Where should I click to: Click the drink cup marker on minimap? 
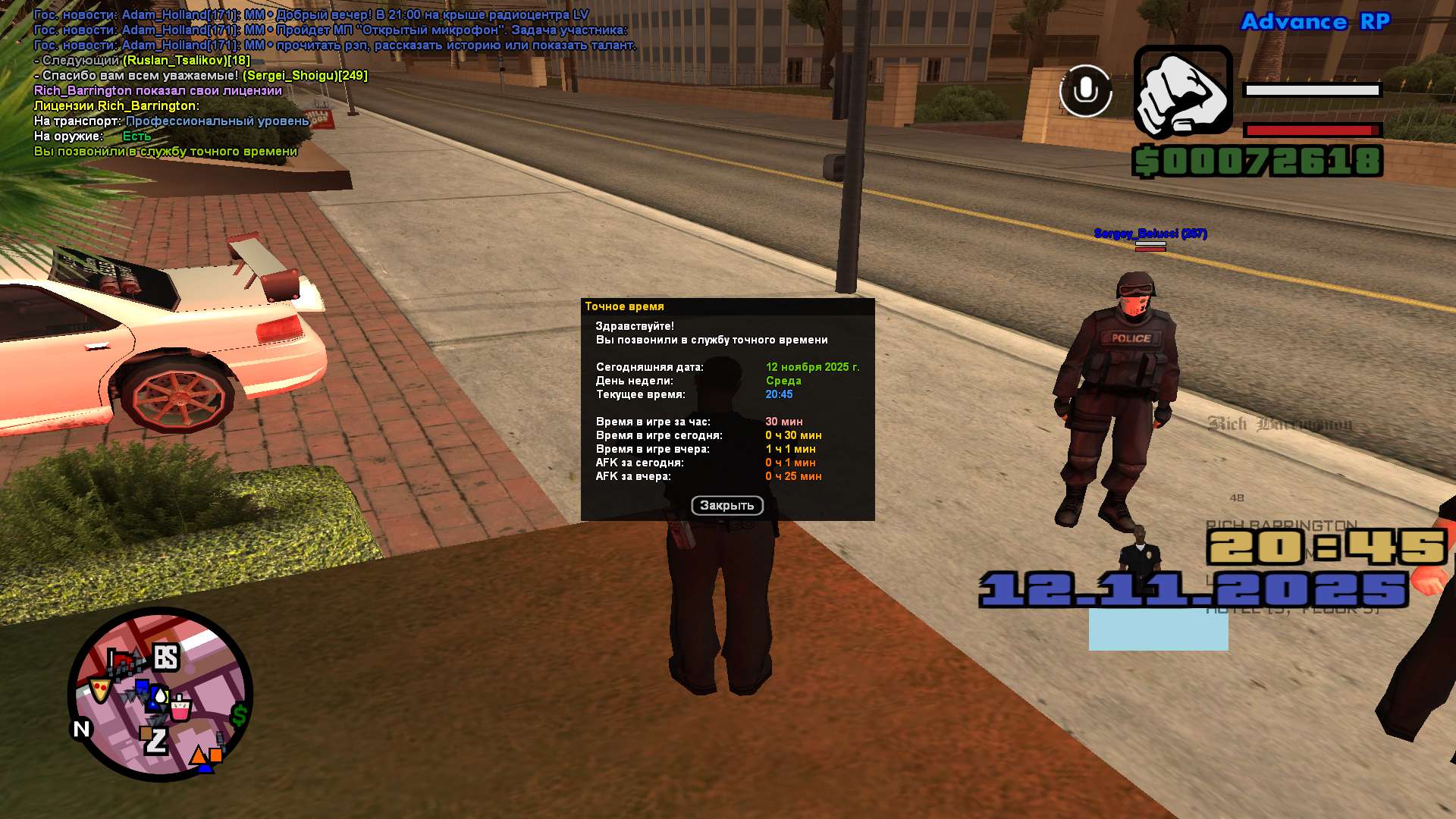(x=180, y=708)
